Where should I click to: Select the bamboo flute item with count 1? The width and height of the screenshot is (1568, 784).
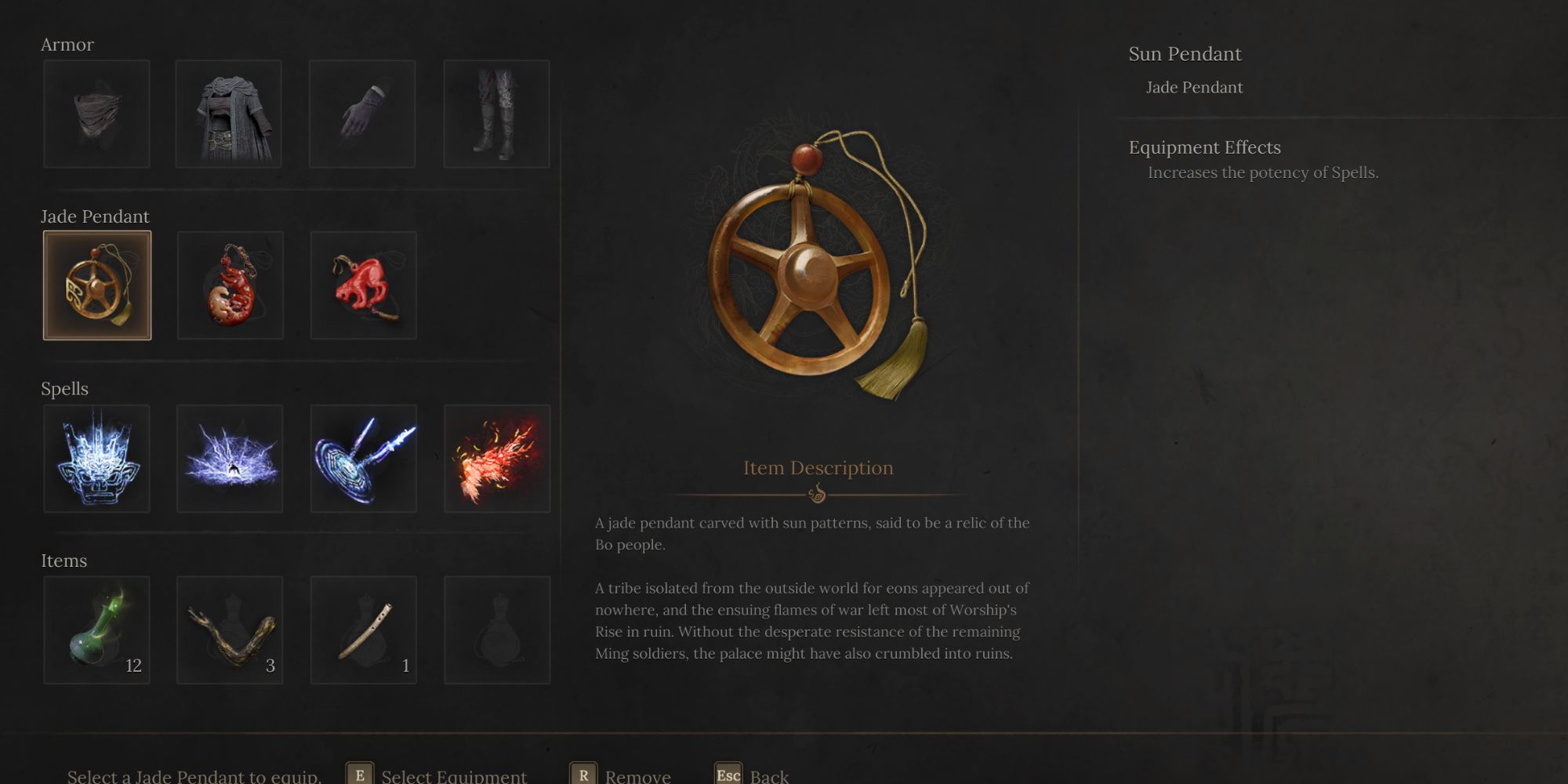(363, 630)
